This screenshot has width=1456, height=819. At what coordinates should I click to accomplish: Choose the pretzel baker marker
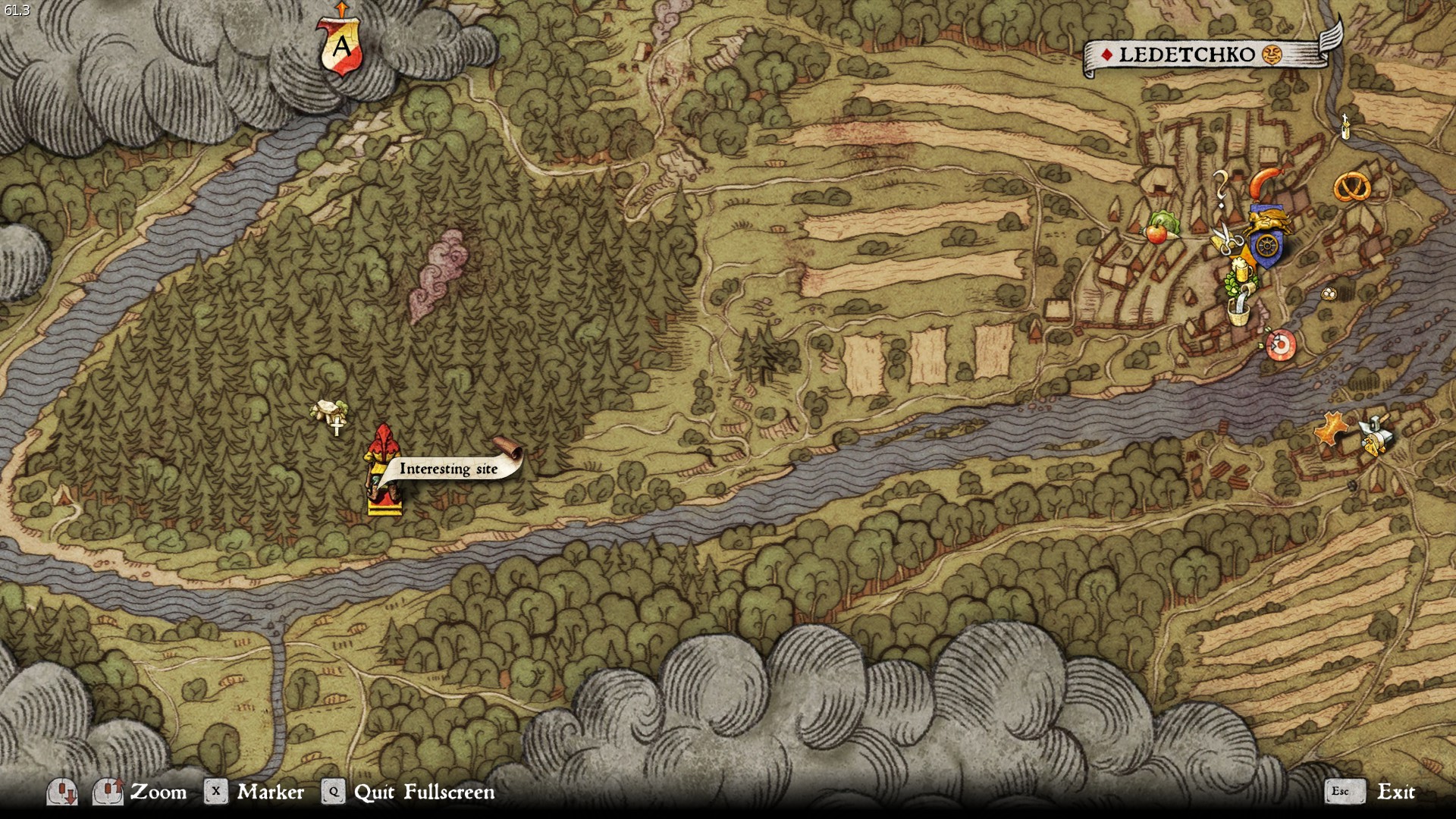(x=1351, y=187)
